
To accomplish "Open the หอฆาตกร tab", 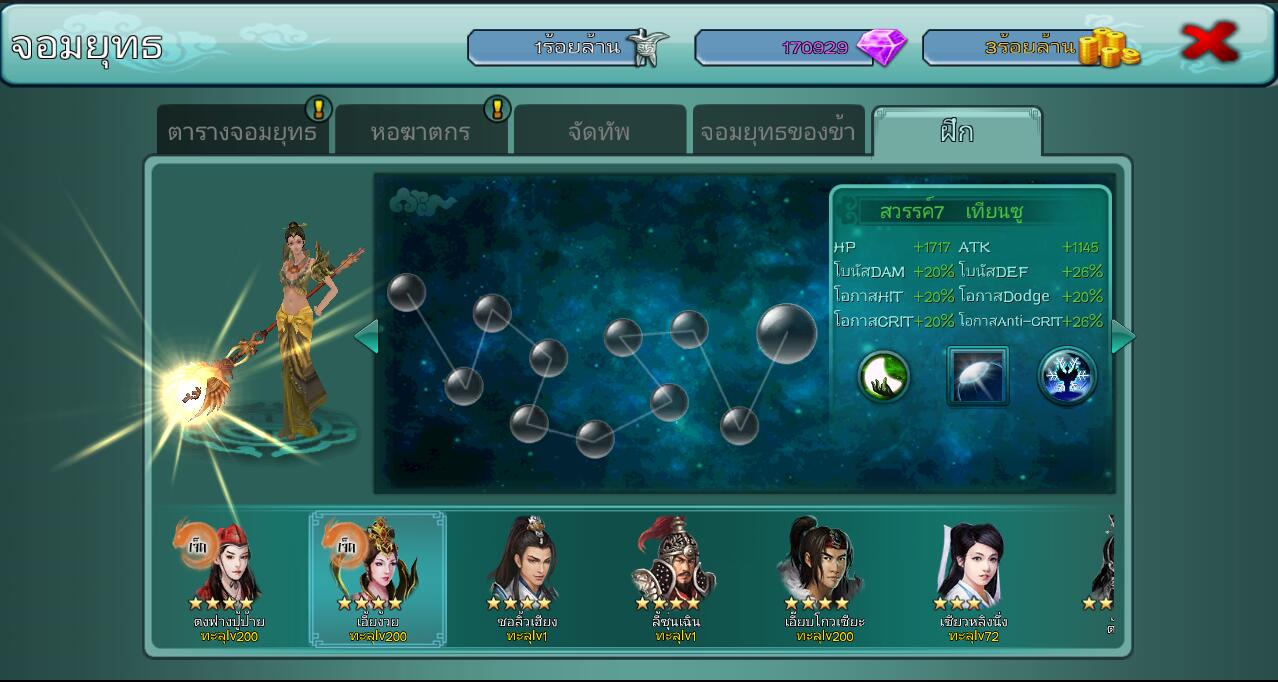I will coord(420,132).
